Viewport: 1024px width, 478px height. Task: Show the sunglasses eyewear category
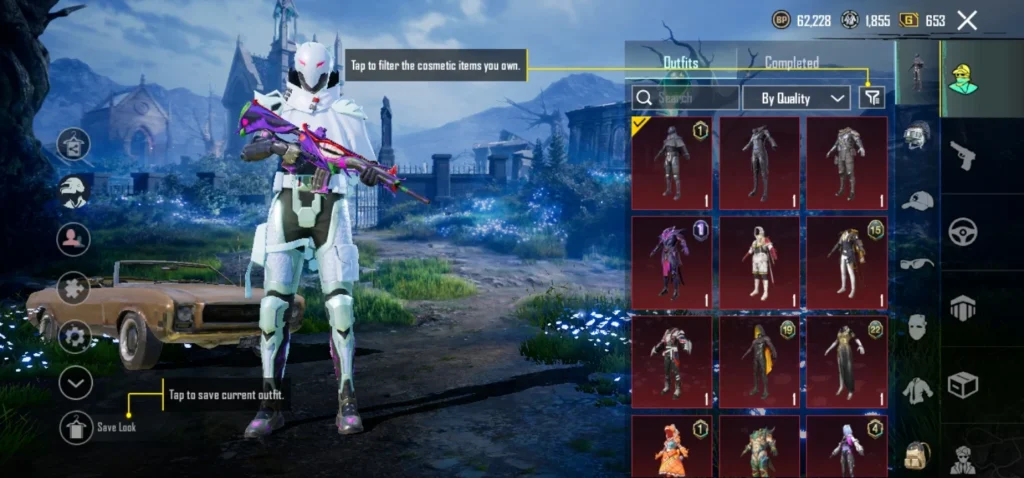click(916, 263)
